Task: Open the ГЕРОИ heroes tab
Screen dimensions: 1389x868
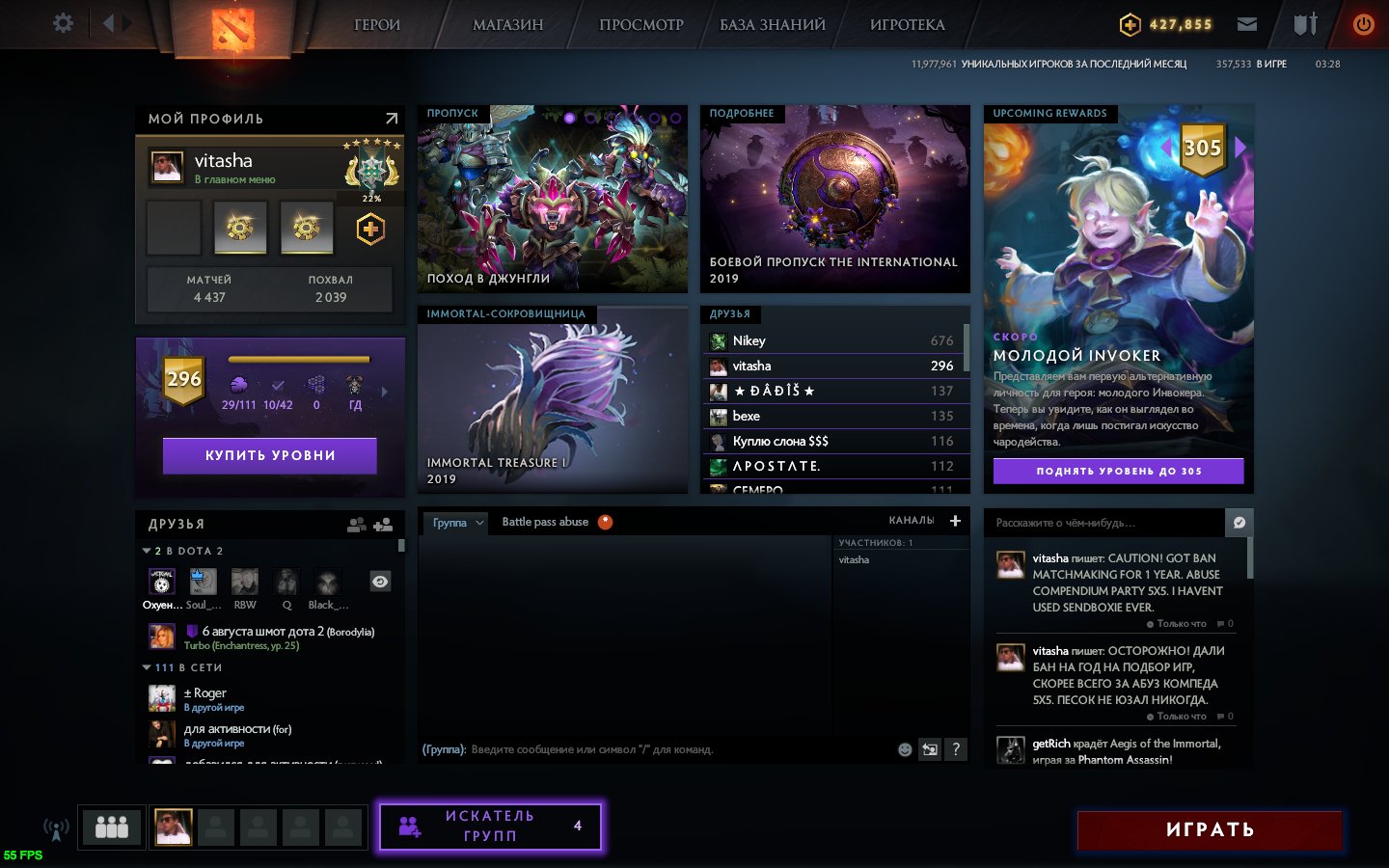Action: coord(376,25)
